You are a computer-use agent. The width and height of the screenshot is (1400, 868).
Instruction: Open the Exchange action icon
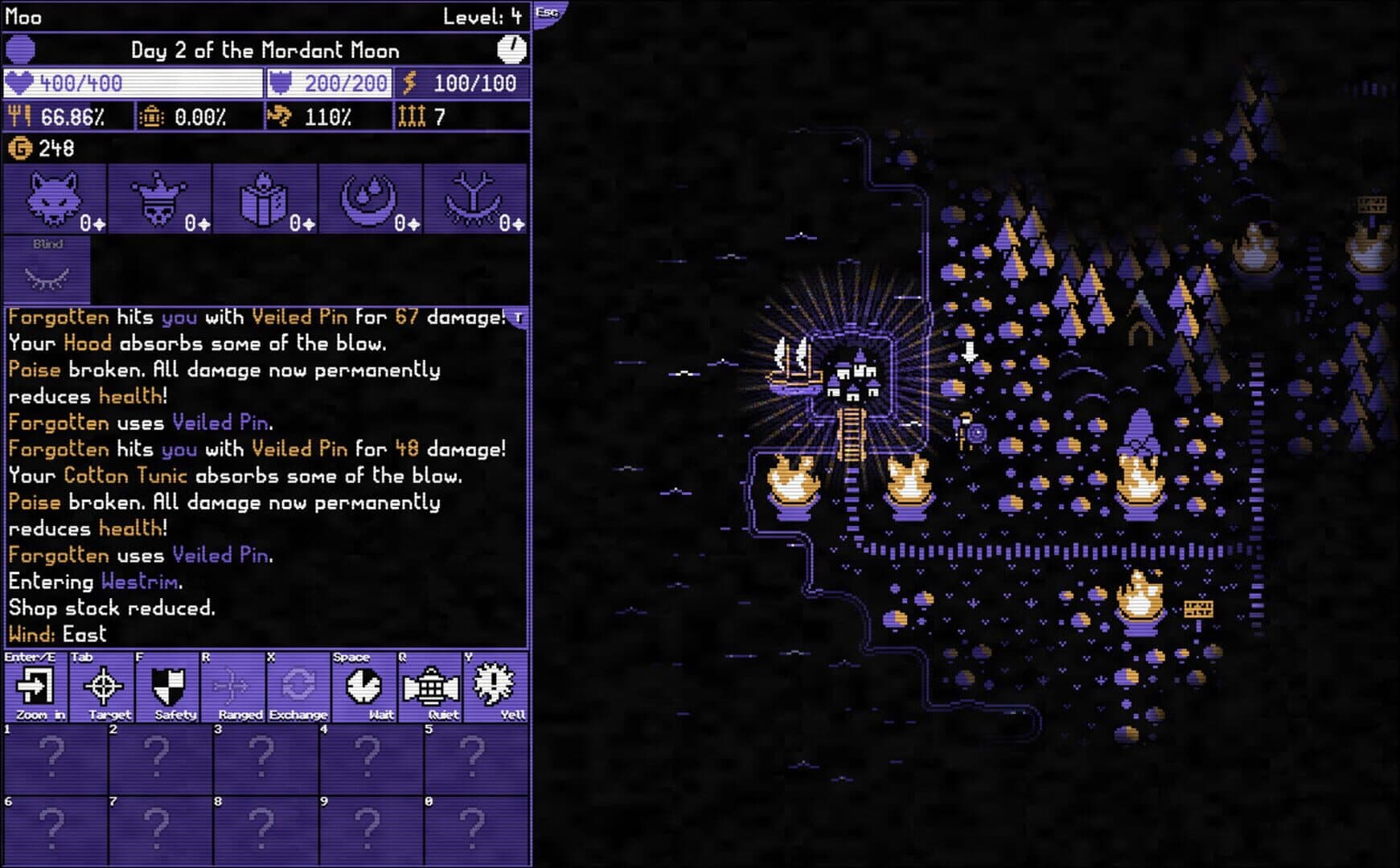tap(298, 686)
